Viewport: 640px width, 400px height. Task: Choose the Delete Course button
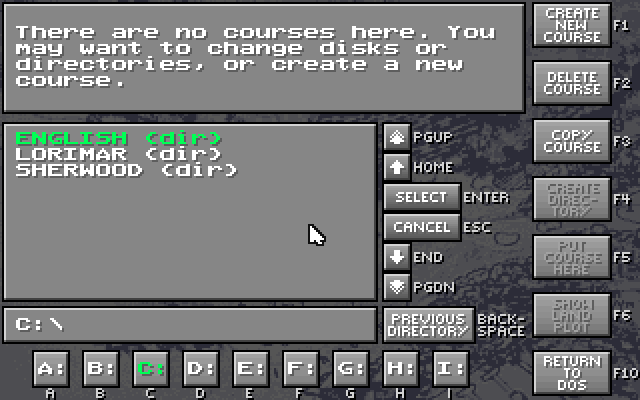coord(573,82)
